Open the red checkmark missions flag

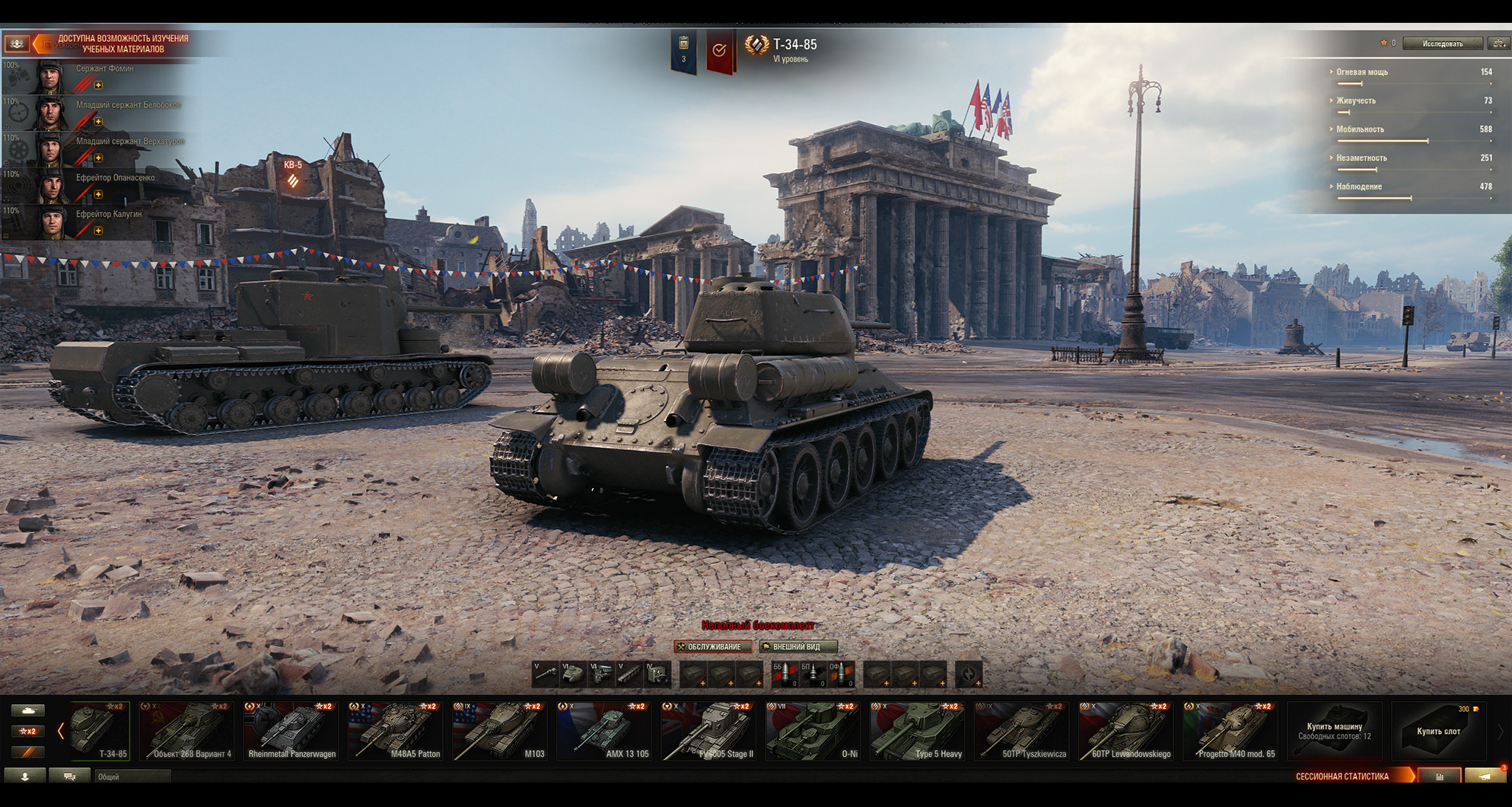click(719, 50)
